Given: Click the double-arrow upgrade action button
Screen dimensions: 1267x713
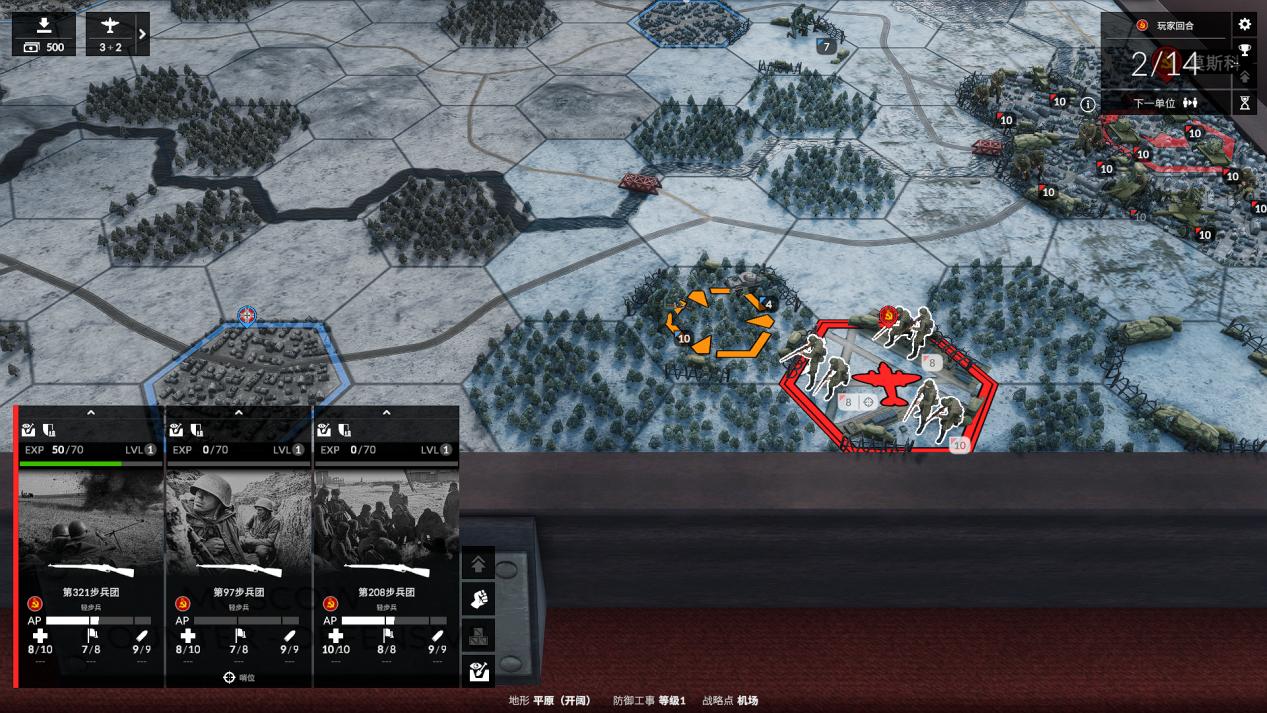Looking at the screenshot, I should tap(479, 564).
